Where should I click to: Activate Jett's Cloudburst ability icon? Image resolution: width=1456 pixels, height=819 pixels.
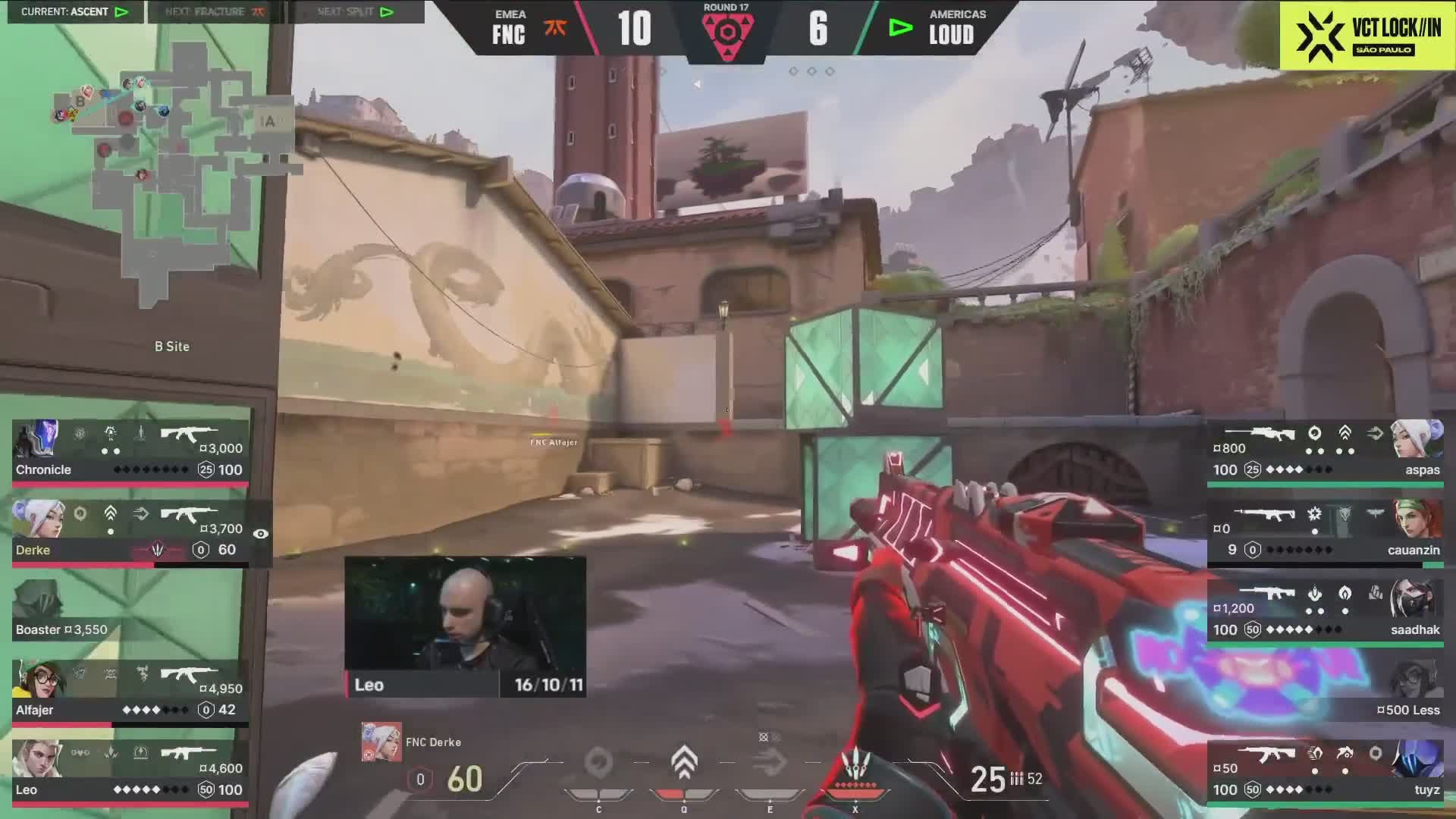[598, 763]
